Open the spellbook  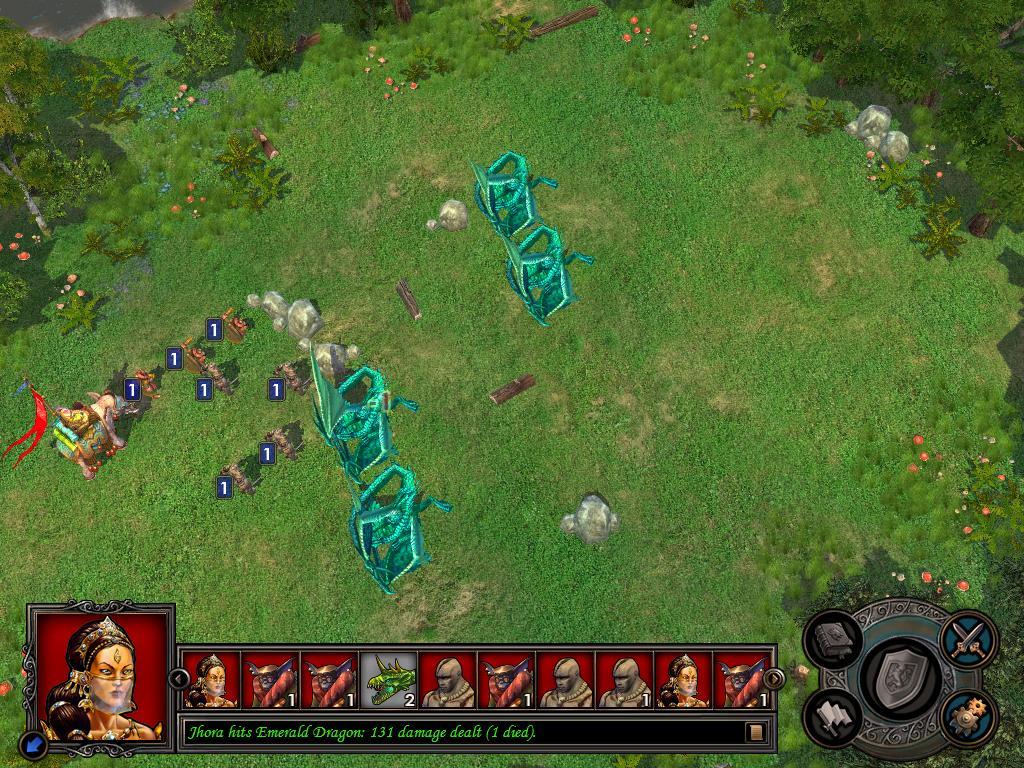click(834, 640)
